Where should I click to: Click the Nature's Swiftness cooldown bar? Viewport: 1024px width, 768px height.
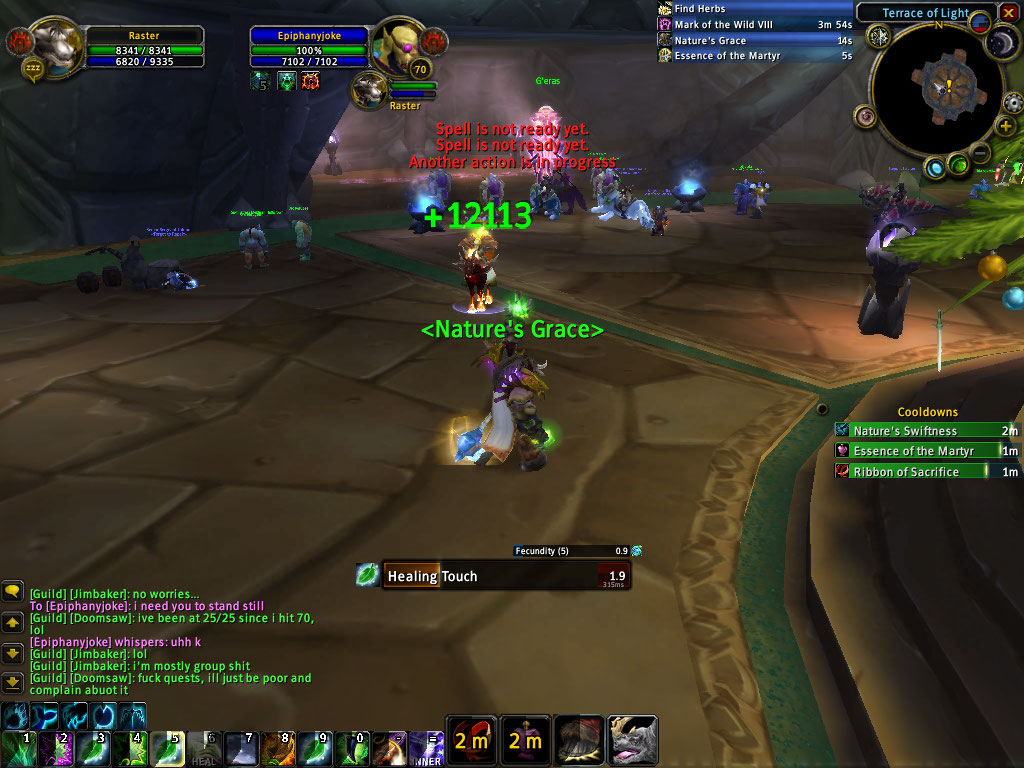click(x=927, y=431)
